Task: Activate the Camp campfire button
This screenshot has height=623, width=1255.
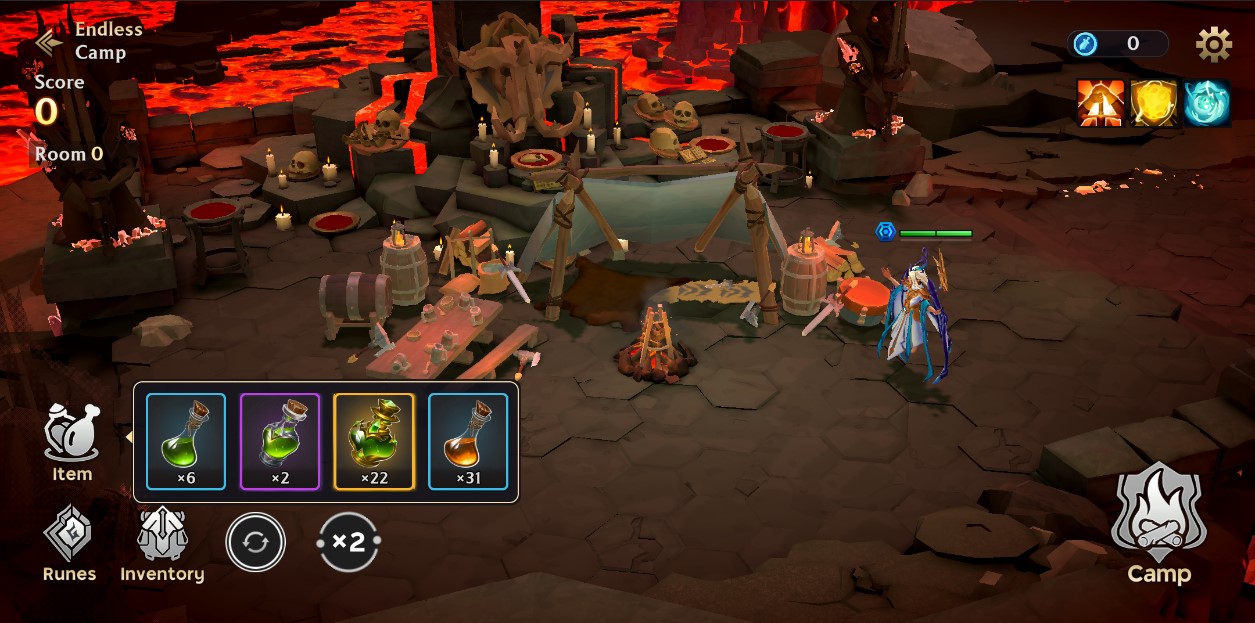Action: (1159, 523)
